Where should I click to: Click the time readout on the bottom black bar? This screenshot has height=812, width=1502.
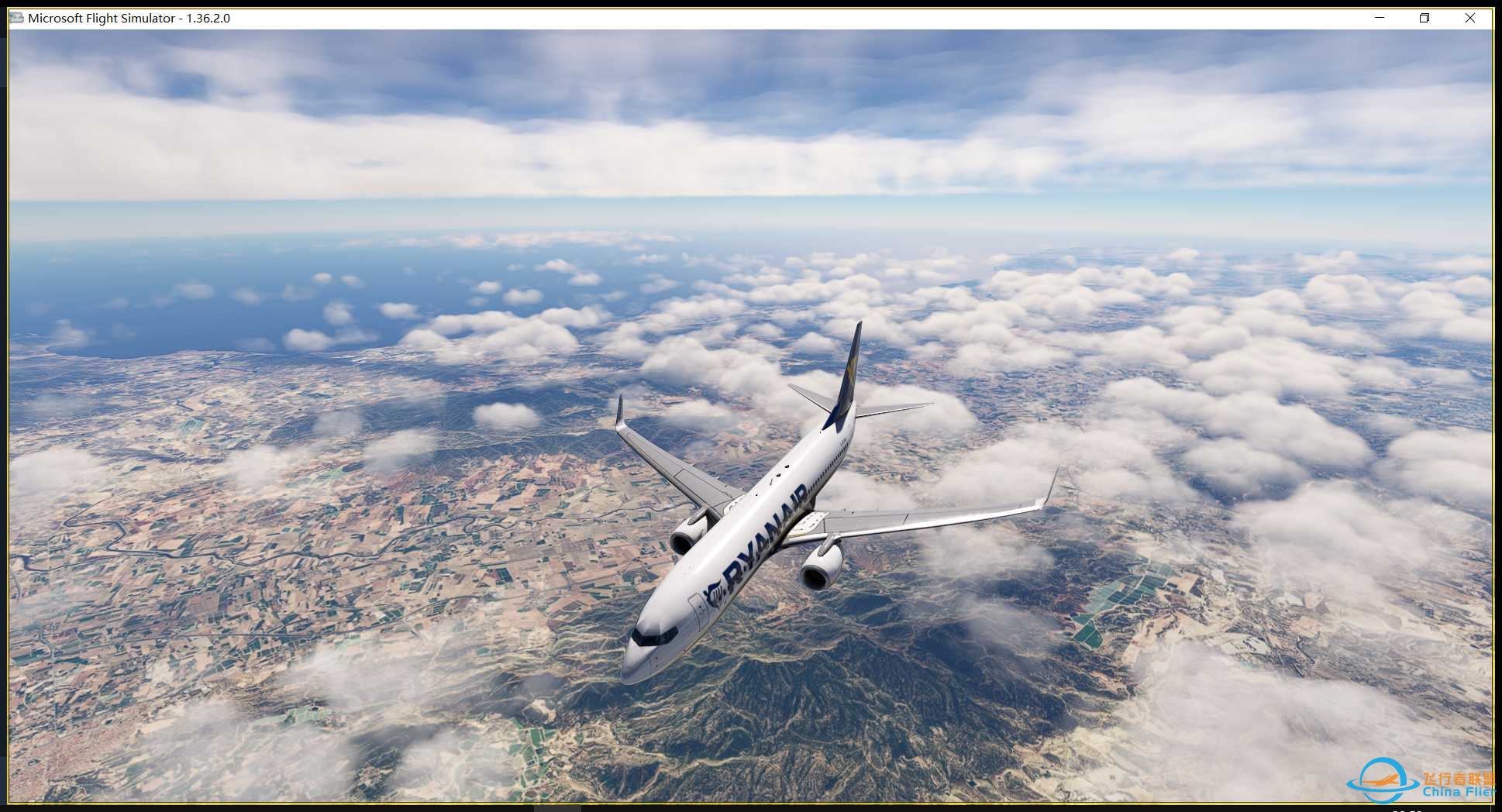coord(1407,810)
